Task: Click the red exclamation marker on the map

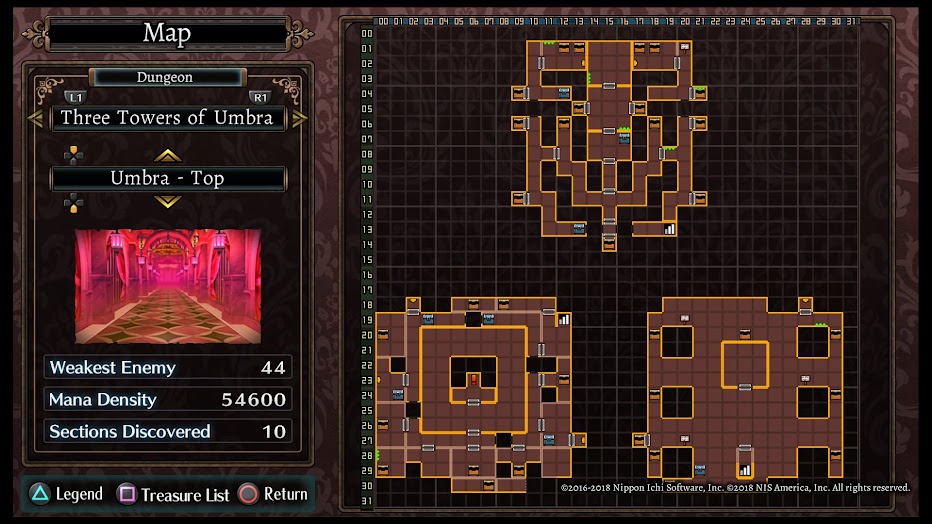Action: (x=473, y=379)
